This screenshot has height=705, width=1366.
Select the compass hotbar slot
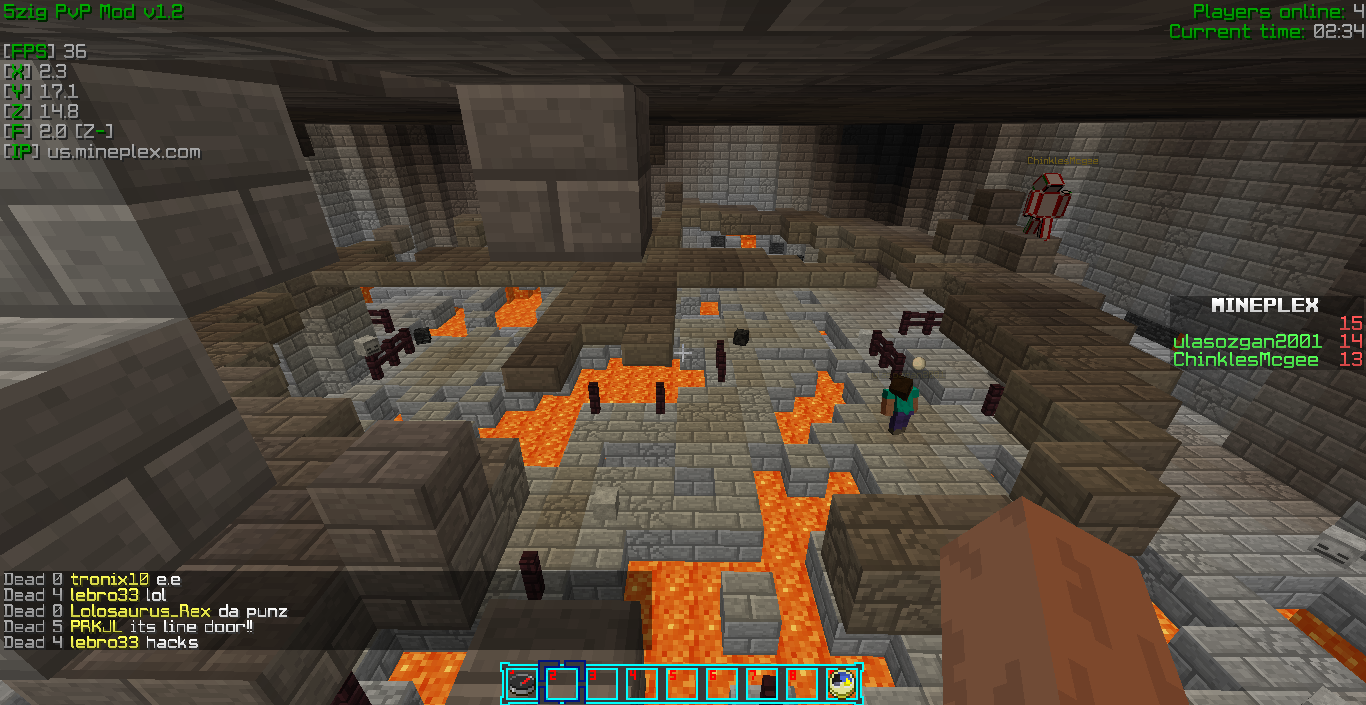coord(522,683)
